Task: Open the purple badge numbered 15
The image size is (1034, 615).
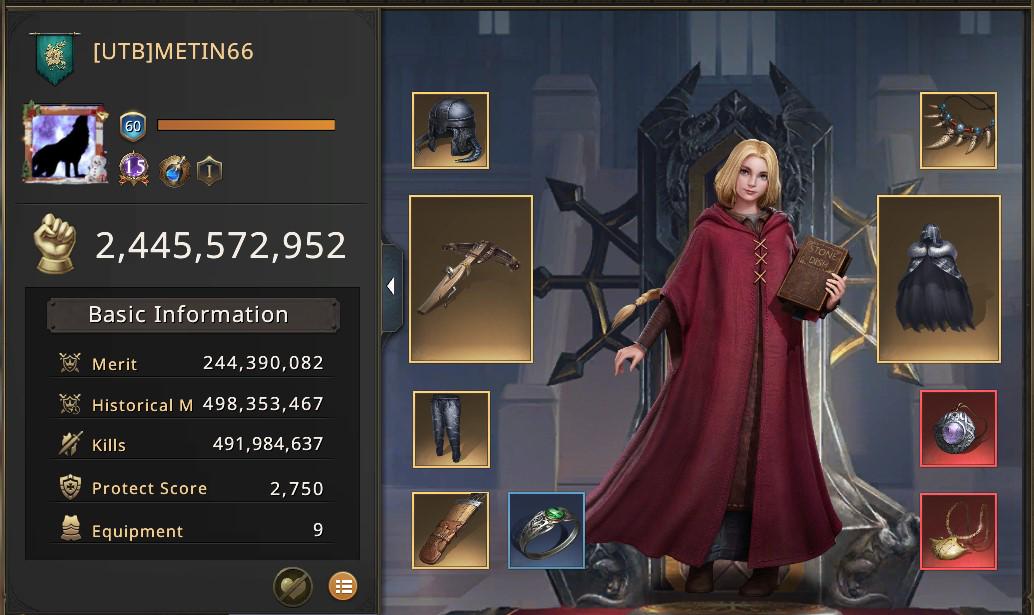Action: pos(134,169)
